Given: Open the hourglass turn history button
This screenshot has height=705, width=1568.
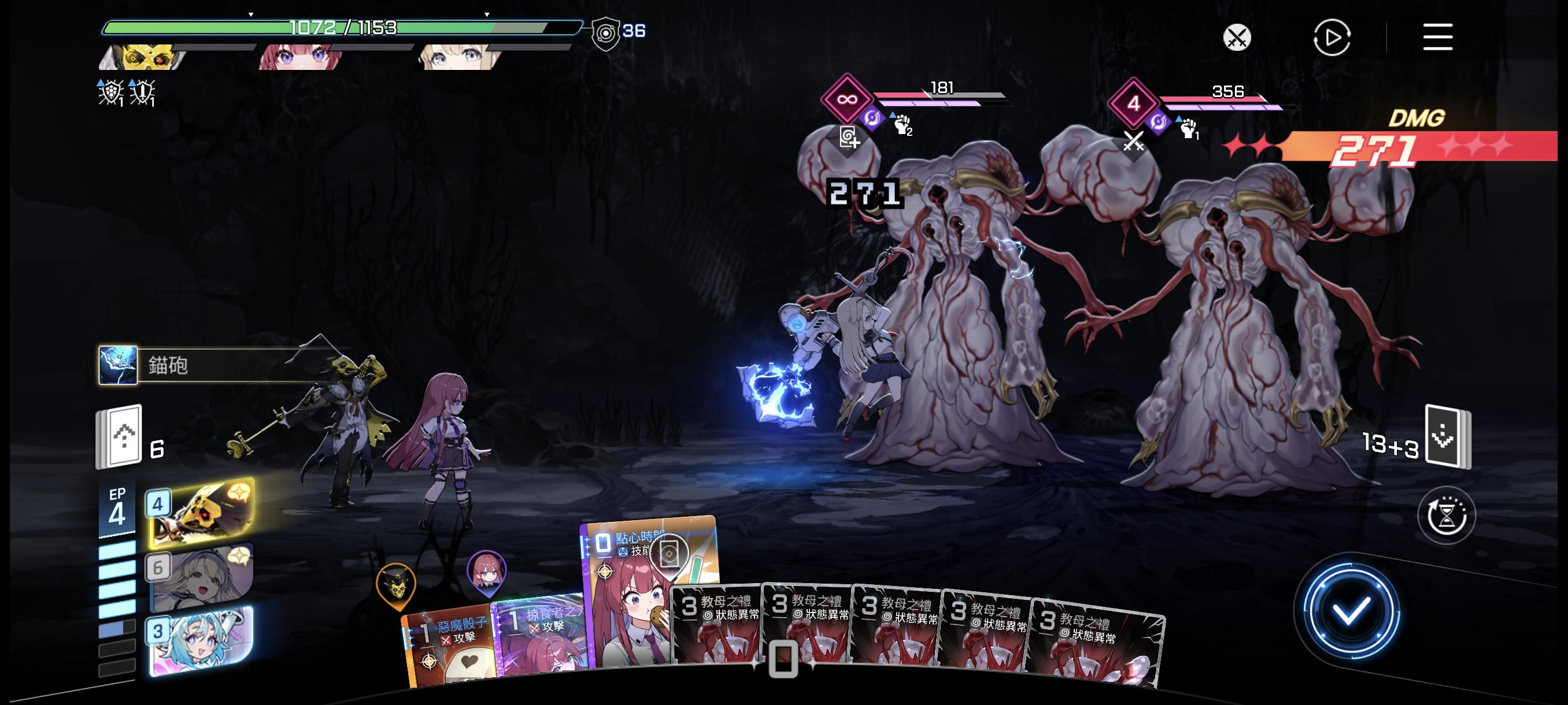Looking at the screenshot, I should pyautogui.click(x=1446, y=516).
